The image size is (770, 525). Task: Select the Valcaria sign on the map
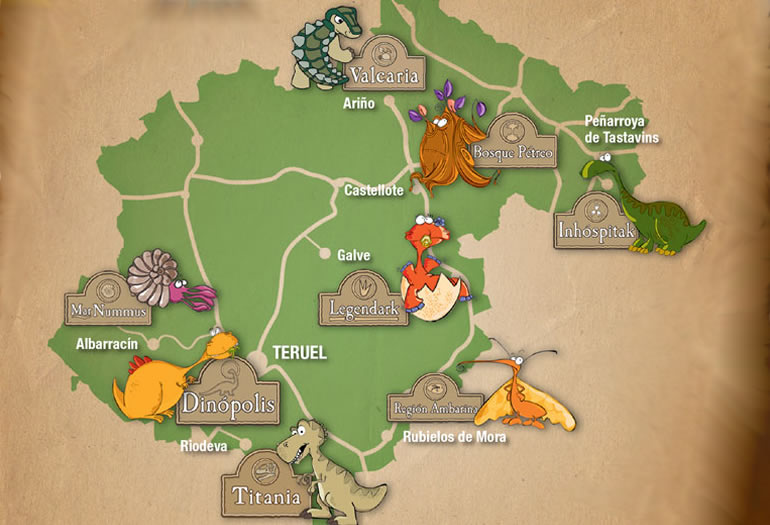384,68
